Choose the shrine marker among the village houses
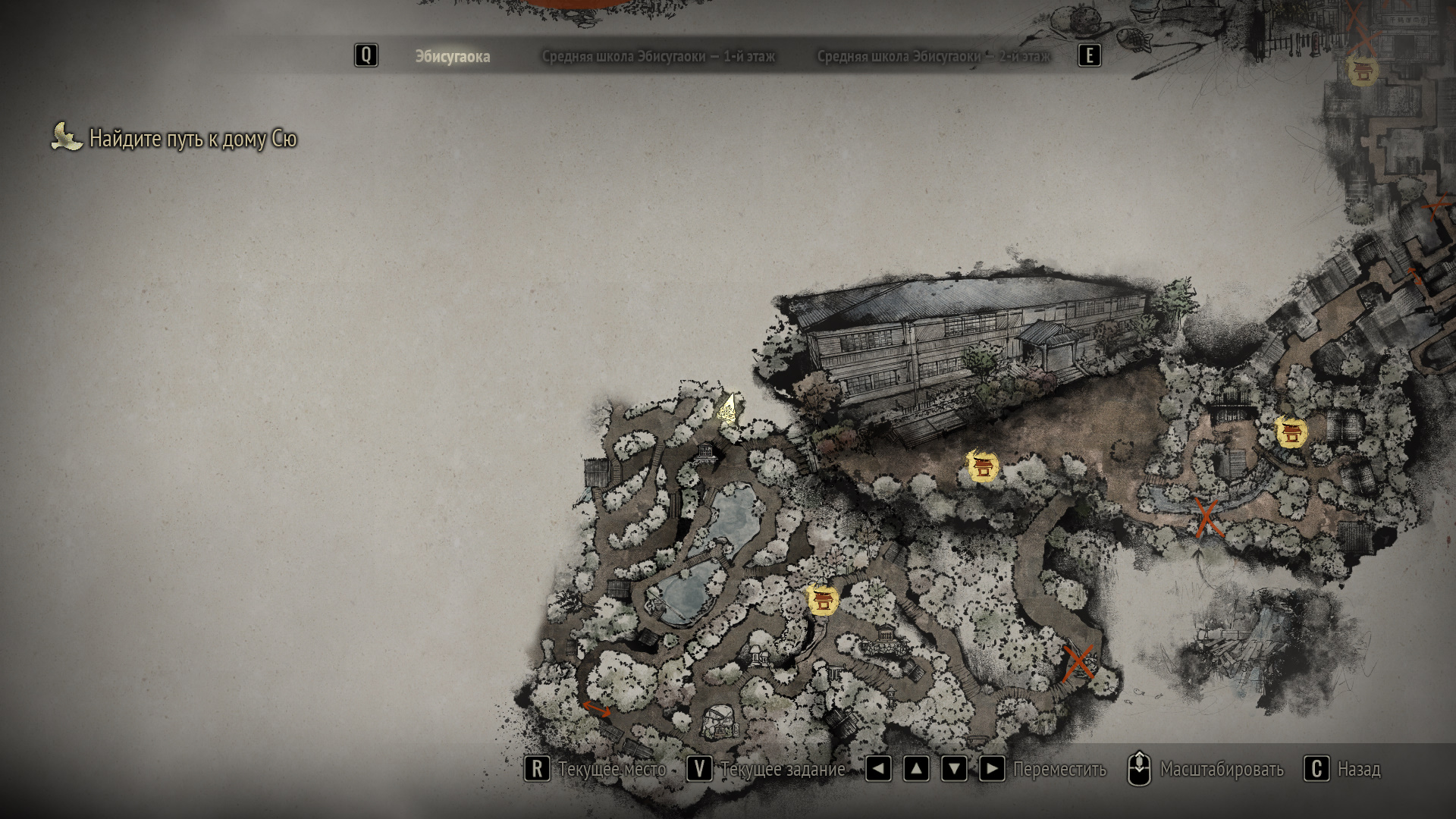The width and height of the screenshot is (1456, 819). pyautogui.click(x=1291, y=432)
